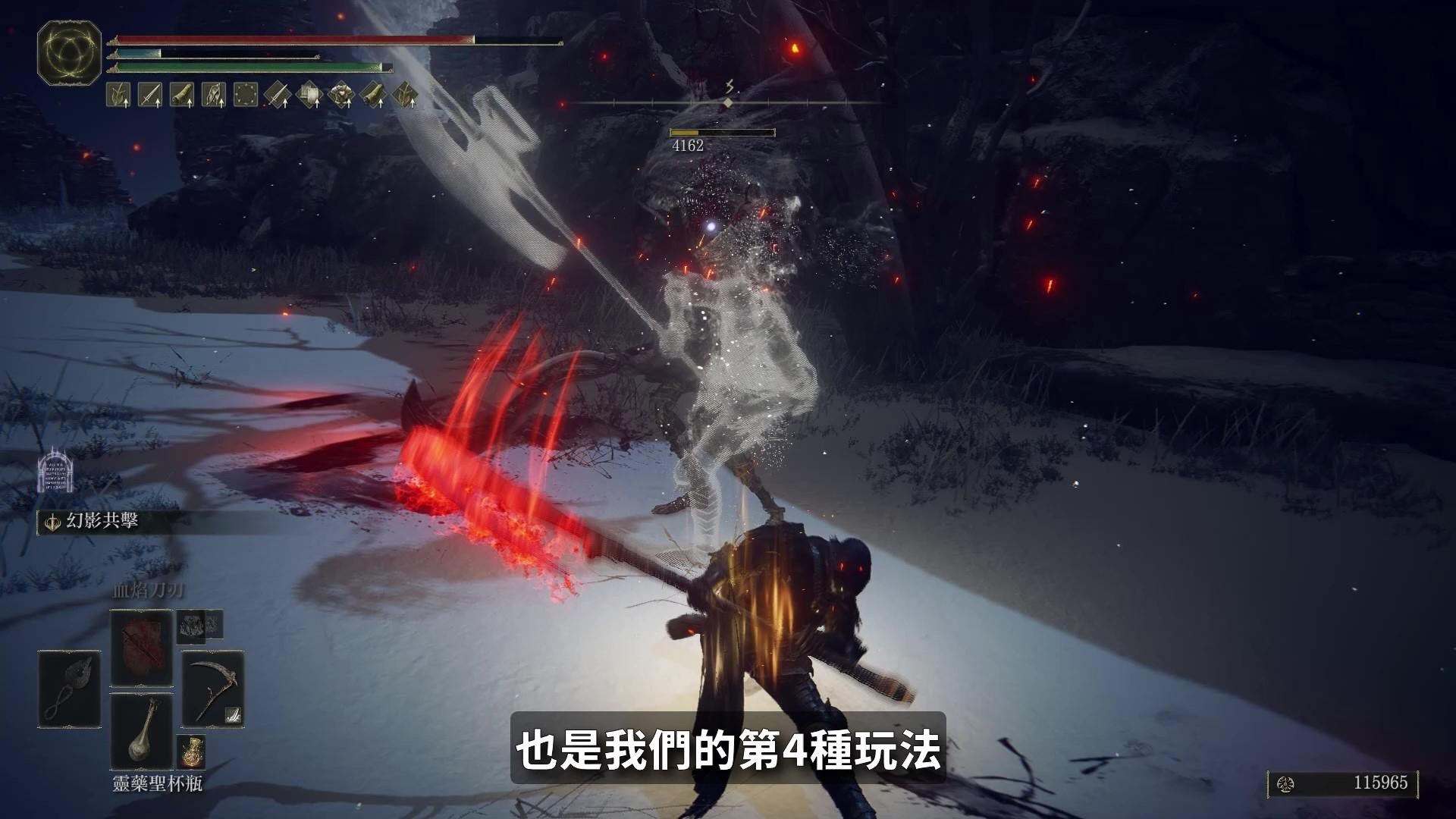Click the empty square equipment slot
Screen dimensions: 1456x819
(x=245, y=95)
